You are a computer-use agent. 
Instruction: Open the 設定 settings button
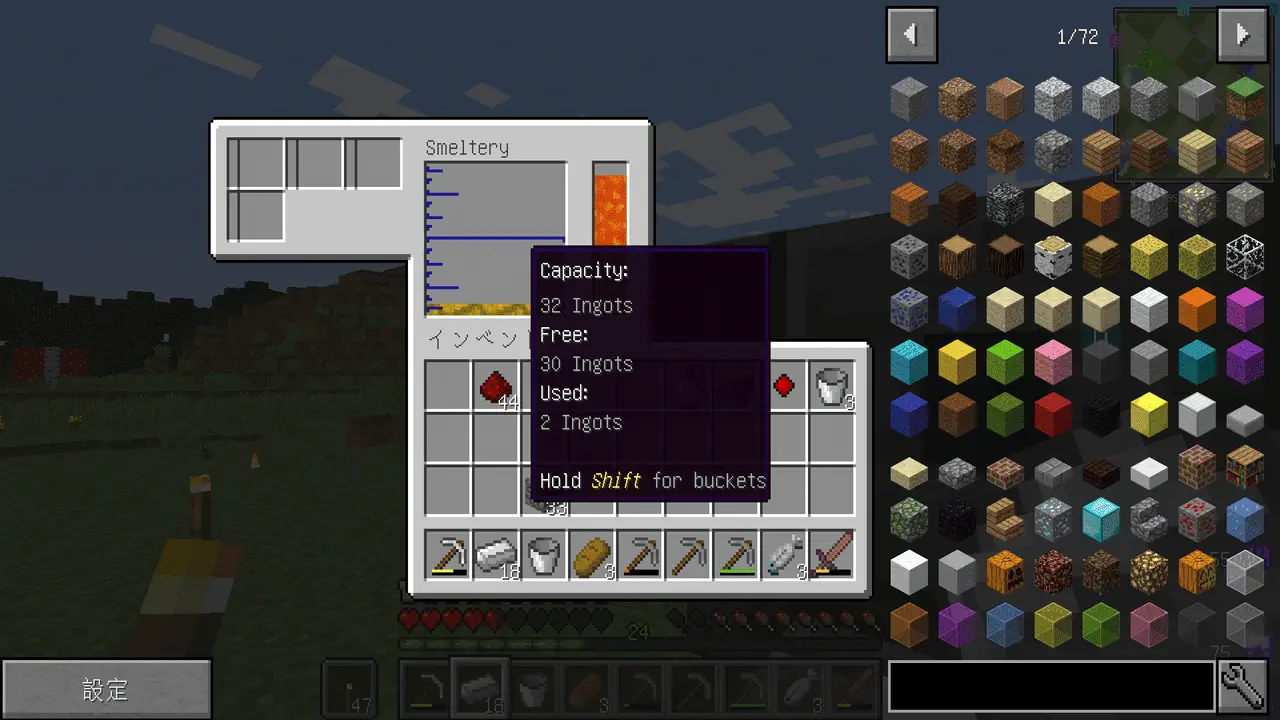coord(106,689)
